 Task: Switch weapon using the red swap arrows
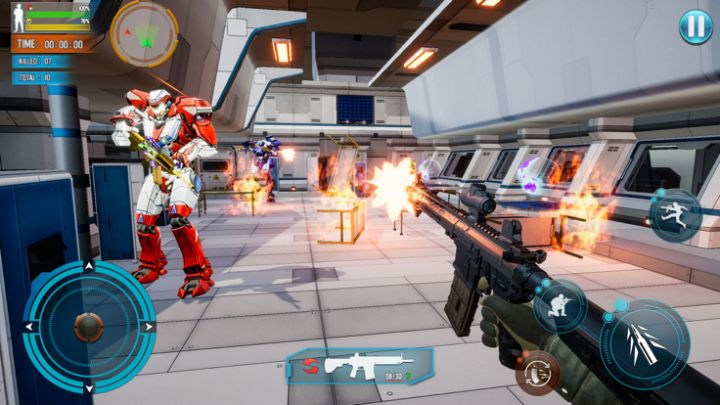coord(310,364)
